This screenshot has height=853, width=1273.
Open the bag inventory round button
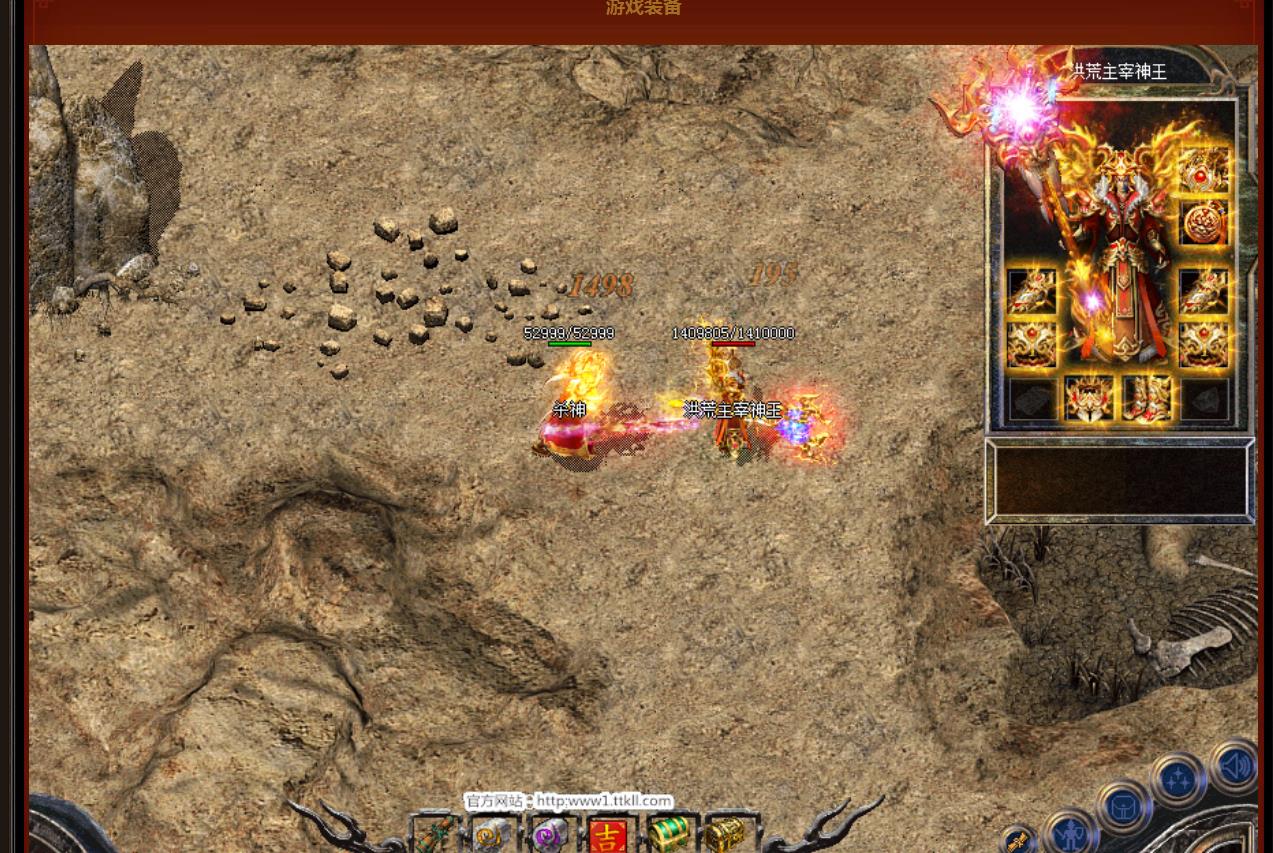(1121, 806)
